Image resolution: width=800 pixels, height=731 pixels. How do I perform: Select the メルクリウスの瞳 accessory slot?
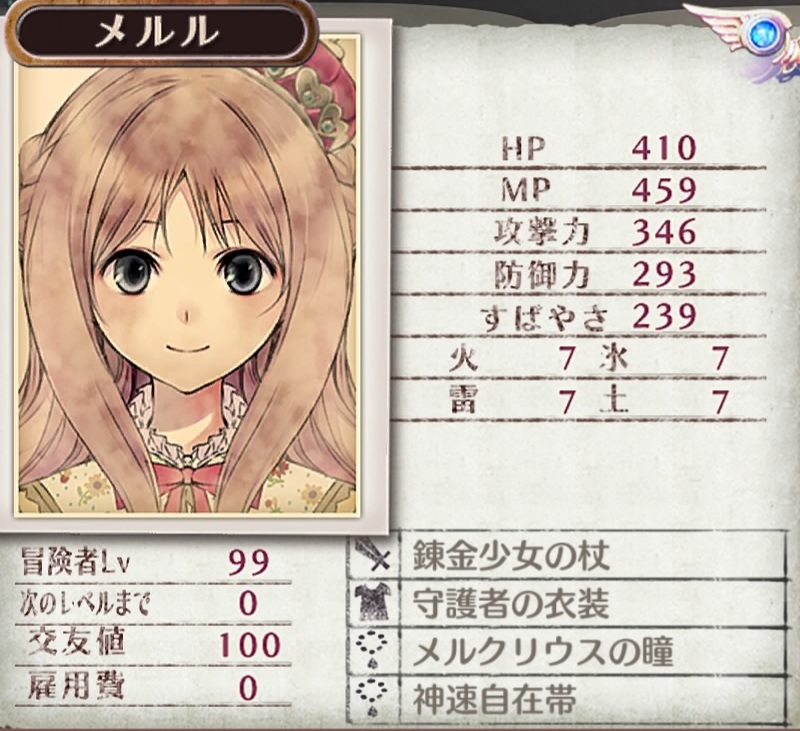pyautogui.click(x=568, y=652)
